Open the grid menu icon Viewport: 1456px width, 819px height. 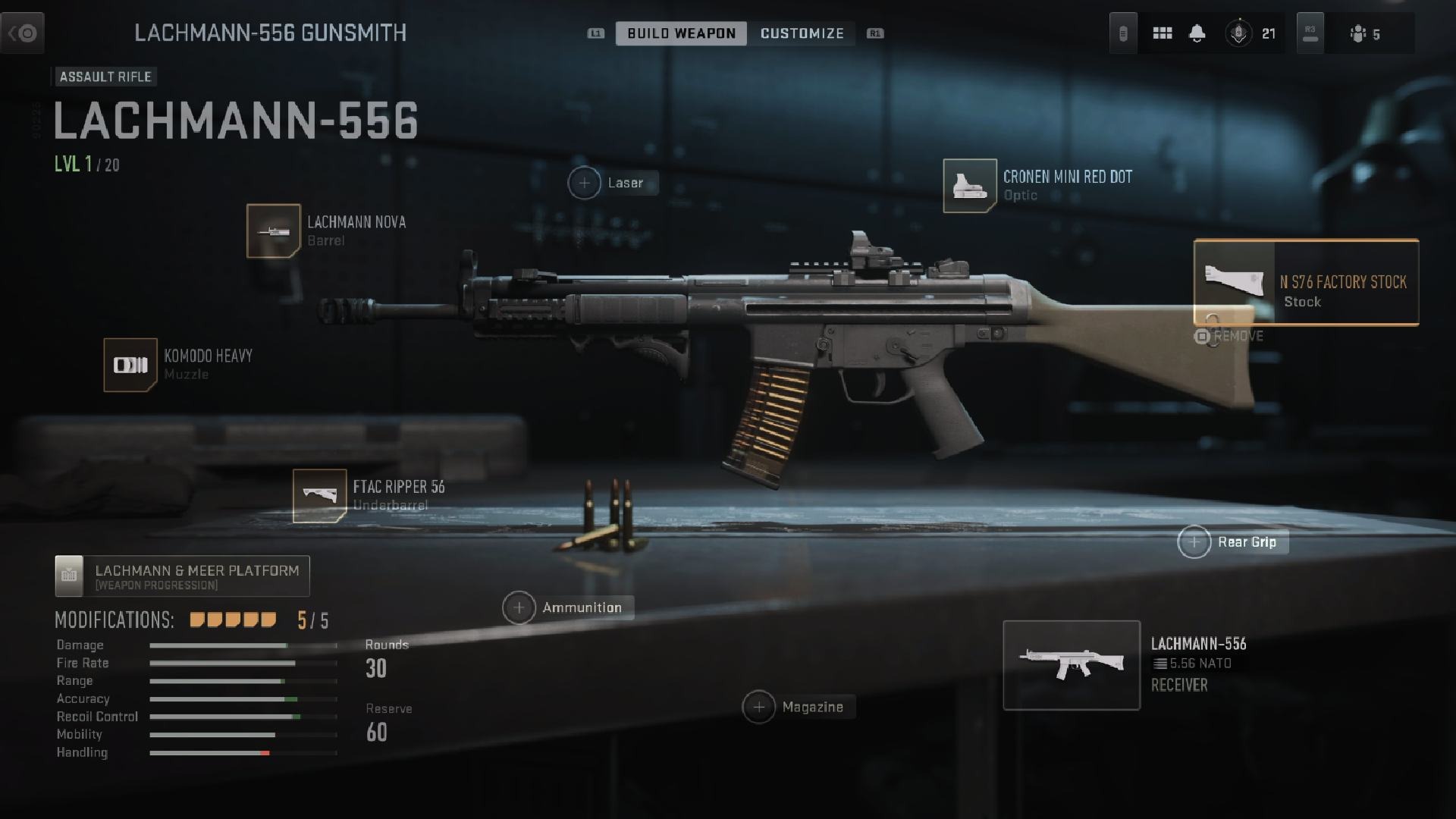click(1163, 33)
